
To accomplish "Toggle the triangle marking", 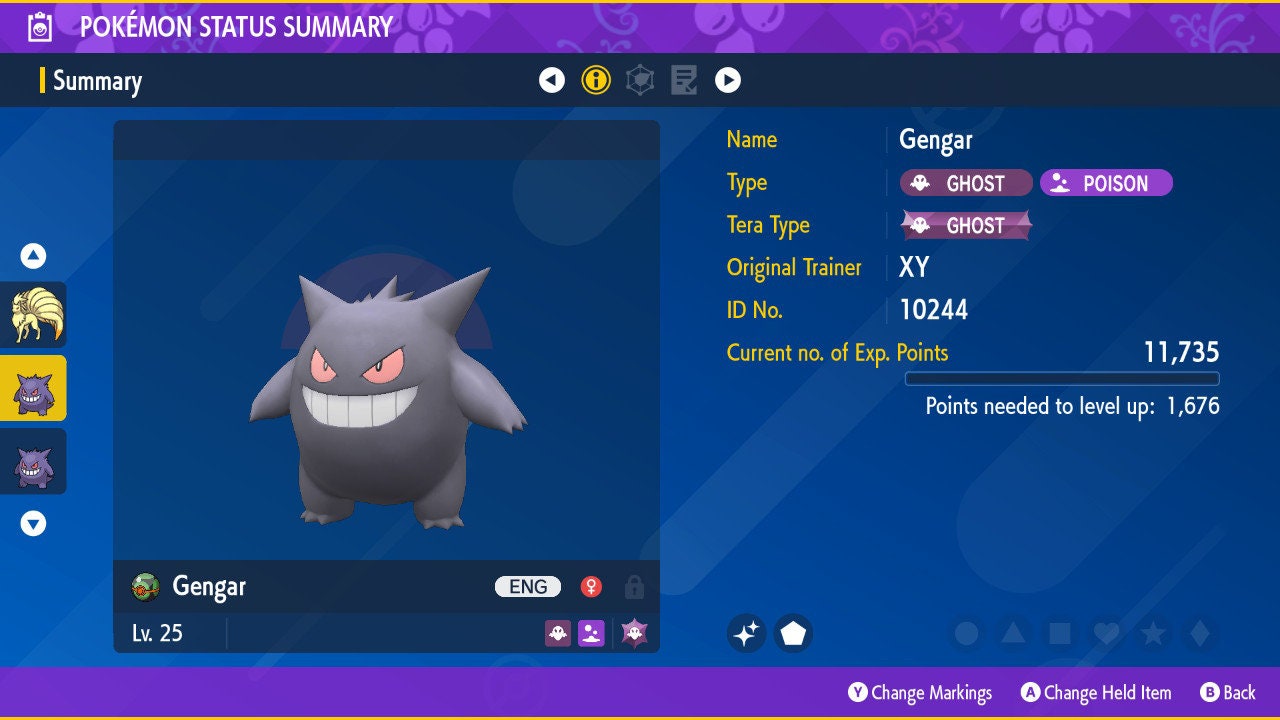I will tap(1012, 633).
